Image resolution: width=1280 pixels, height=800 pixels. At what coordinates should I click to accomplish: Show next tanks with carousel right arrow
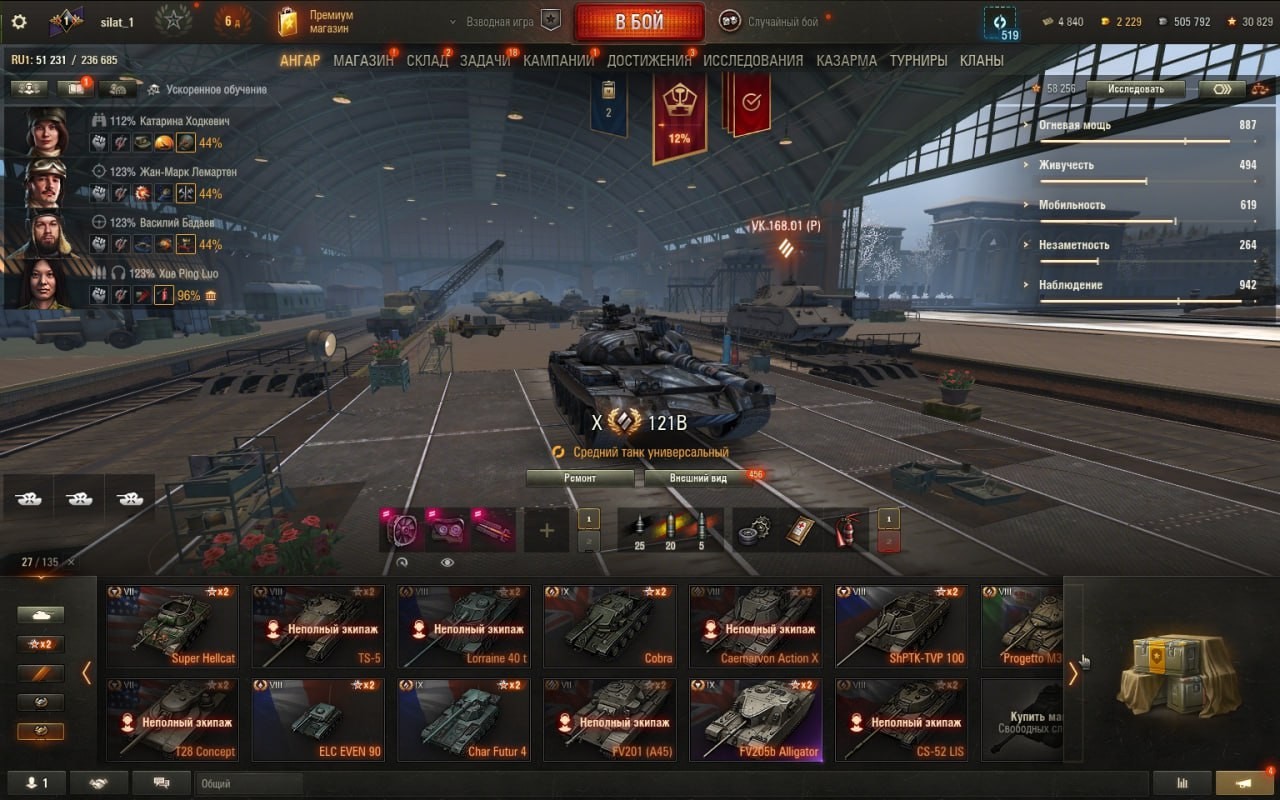pyautogui.click(x=1073, y=673)
